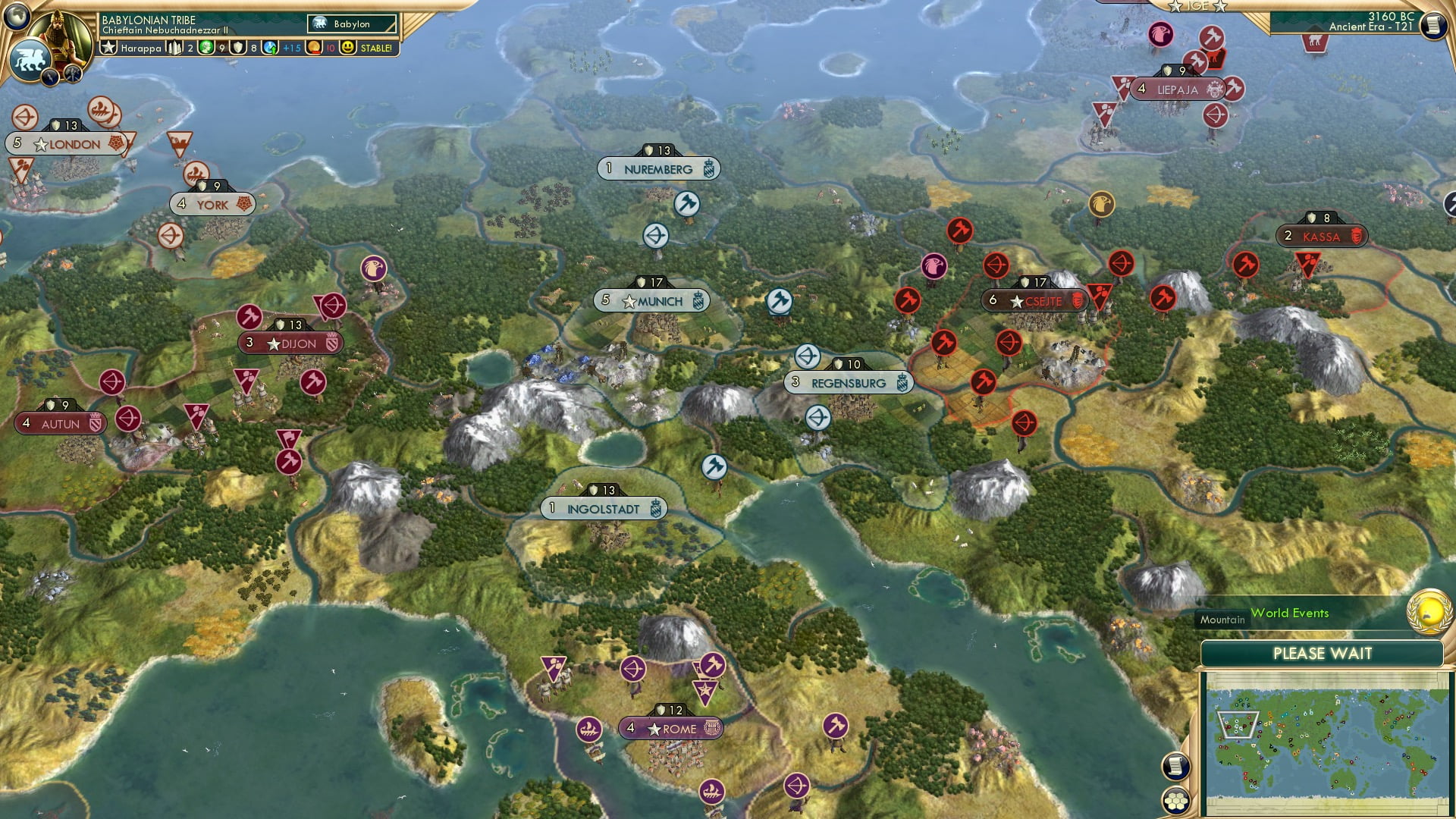1456x819 pixels.
Task: Click the Rome city banner
Action: point(669,728)
